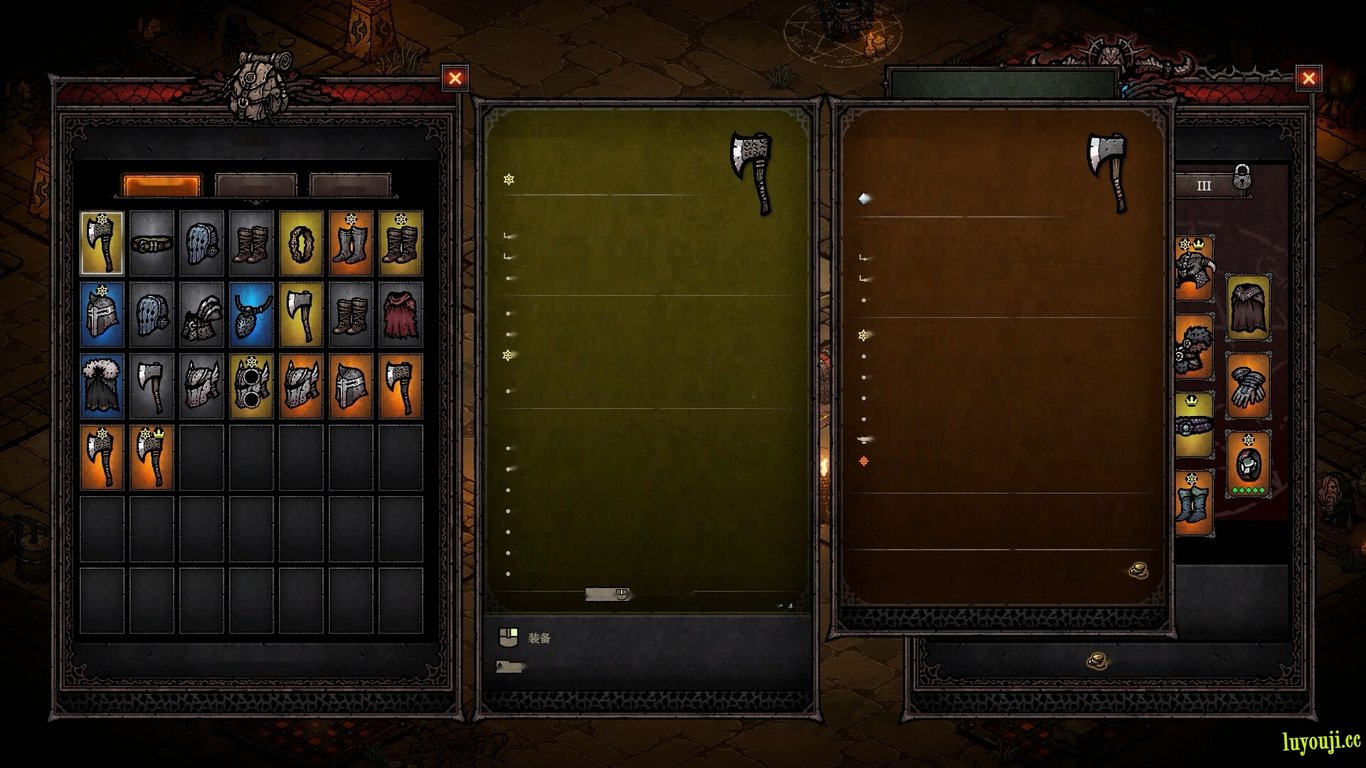Close the character equipment panel
The image size is (1366, 768).
tap(1308, 78)
